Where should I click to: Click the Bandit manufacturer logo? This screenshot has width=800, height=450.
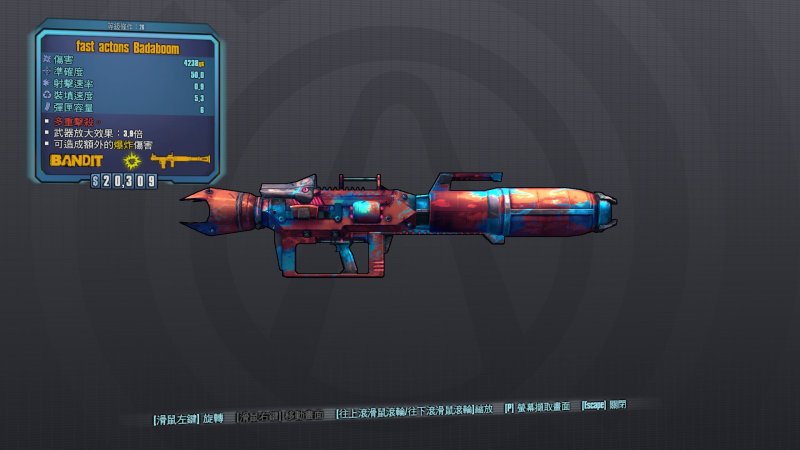(x=78, y=160)
